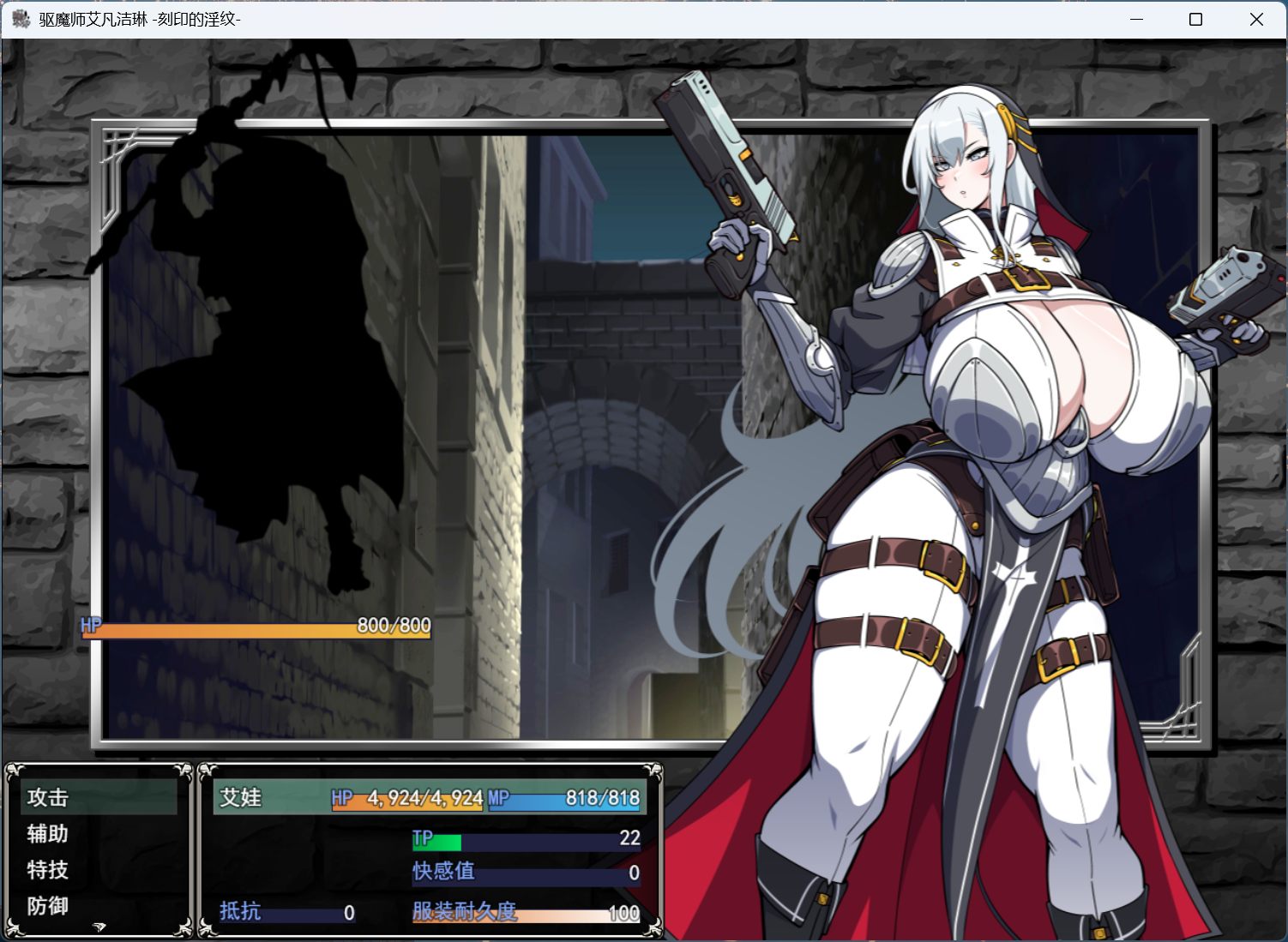Select the 攻击 (Attack) command

pos(48,797)
